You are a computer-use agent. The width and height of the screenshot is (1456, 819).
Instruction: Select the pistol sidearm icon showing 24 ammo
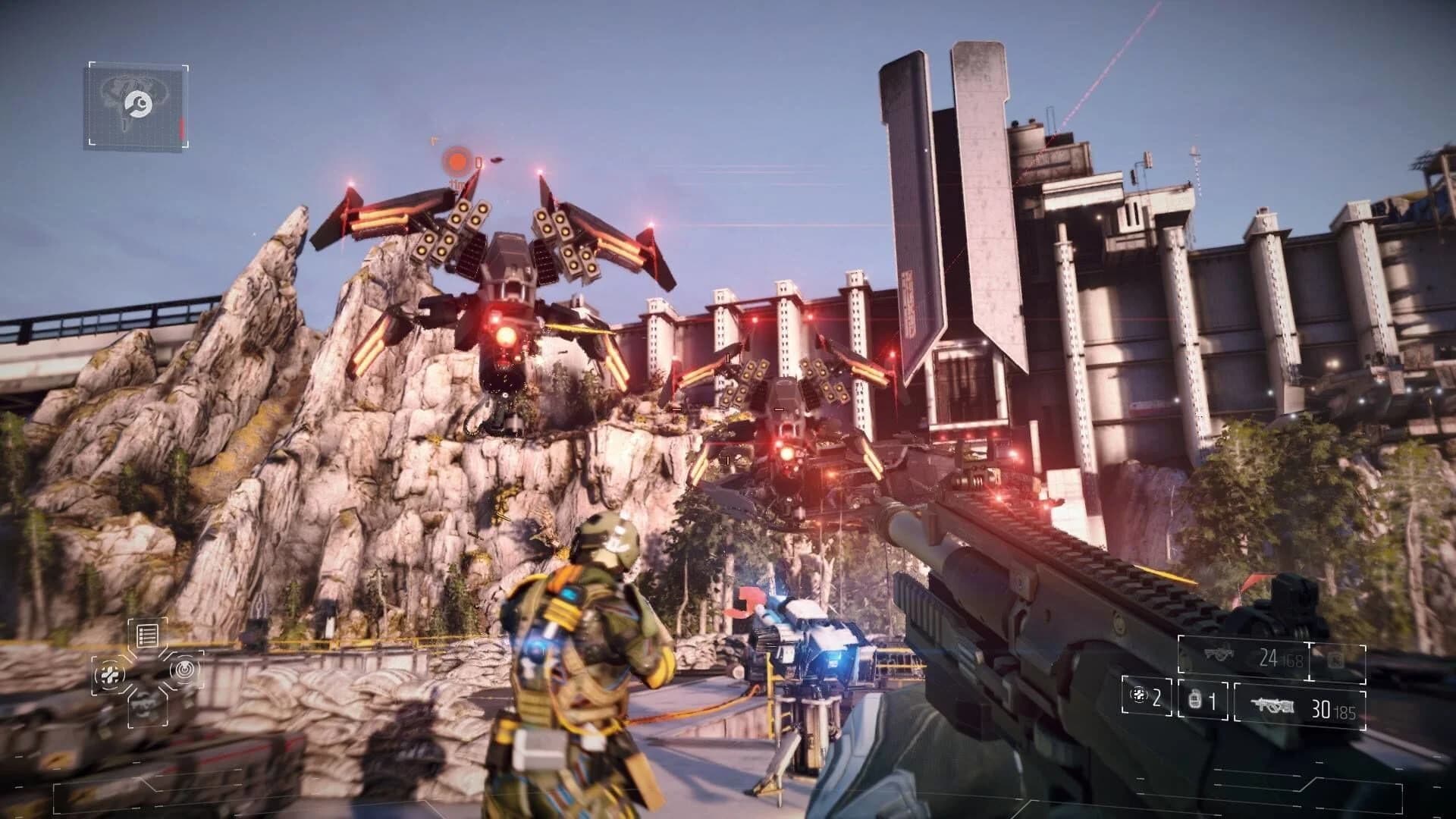click(x=1219, y=654)
